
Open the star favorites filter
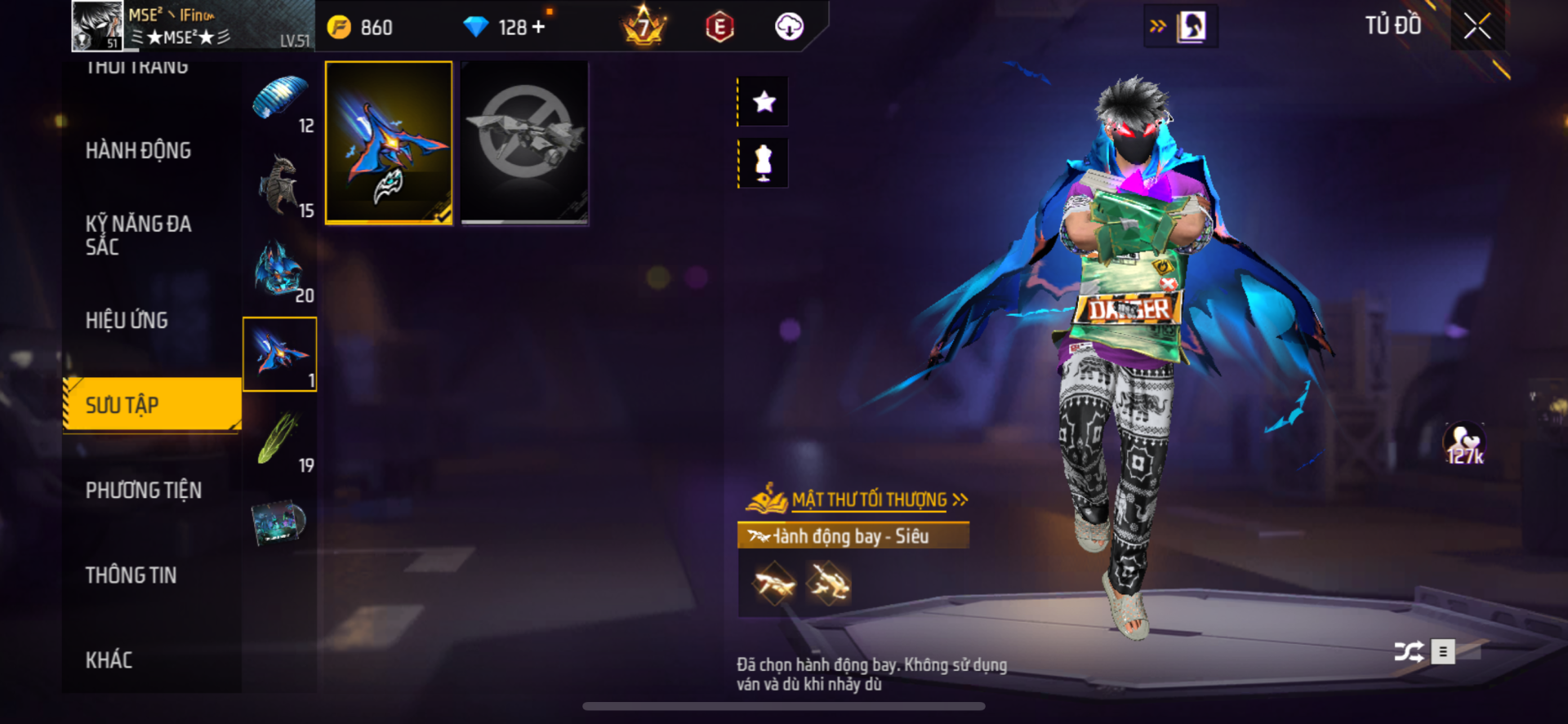764,102
